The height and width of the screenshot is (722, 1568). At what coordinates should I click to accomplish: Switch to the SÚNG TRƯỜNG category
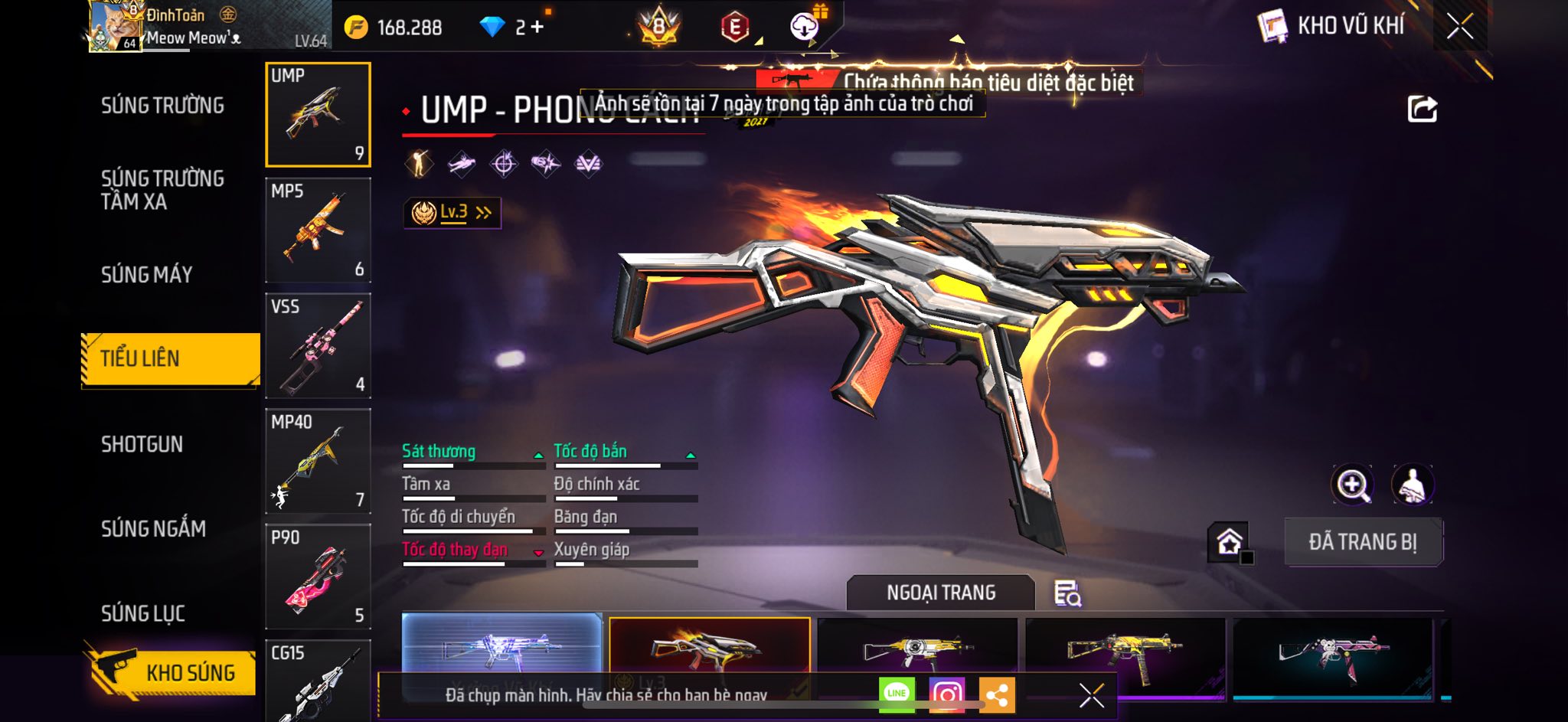[162, 106]
